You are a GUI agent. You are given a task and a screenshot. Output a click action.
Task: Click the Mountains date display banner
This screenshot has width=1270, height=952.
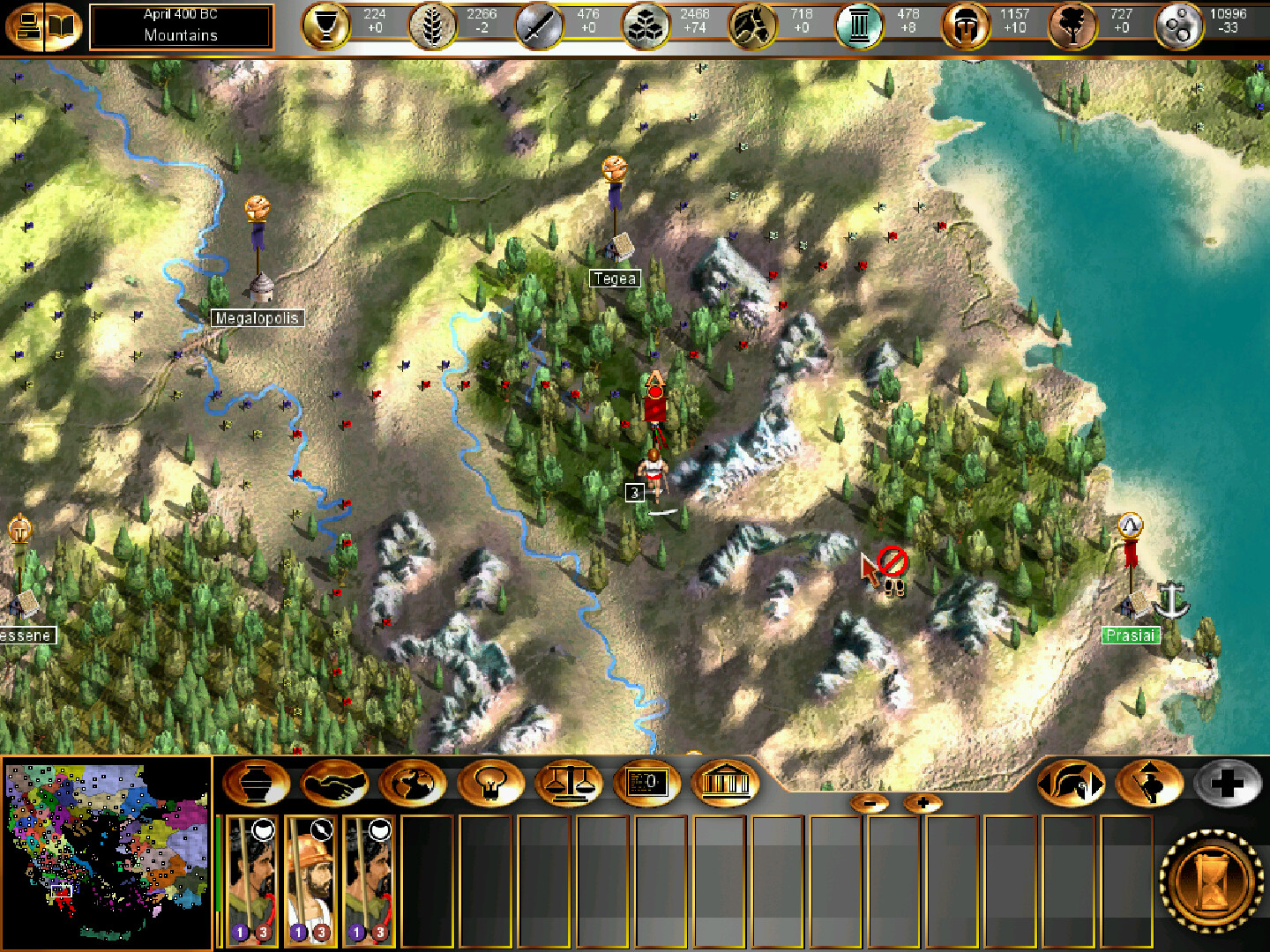pos(181,26)
